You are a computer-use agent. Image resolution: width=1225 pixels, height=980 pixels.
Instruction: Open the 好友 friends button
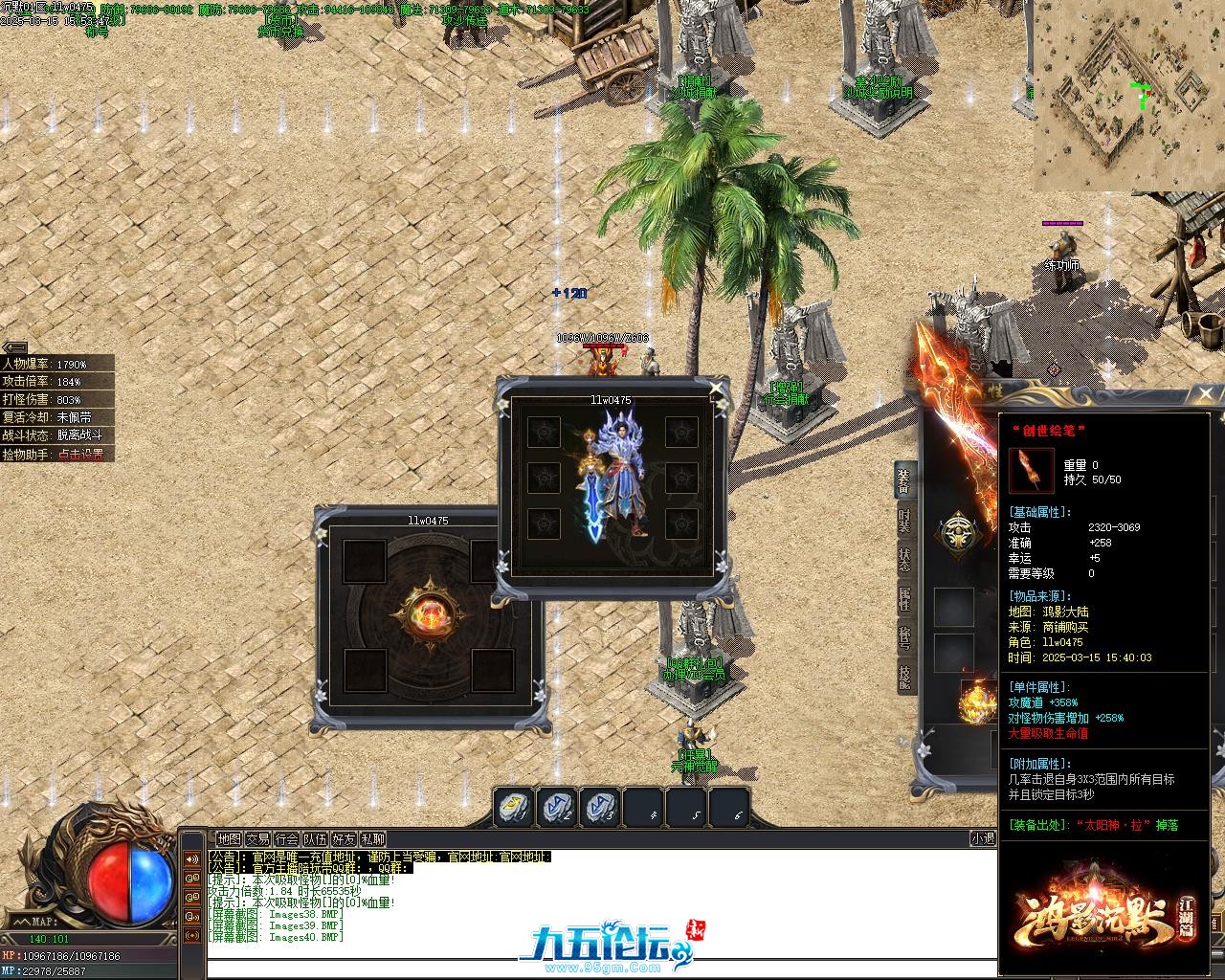(344, 839)
